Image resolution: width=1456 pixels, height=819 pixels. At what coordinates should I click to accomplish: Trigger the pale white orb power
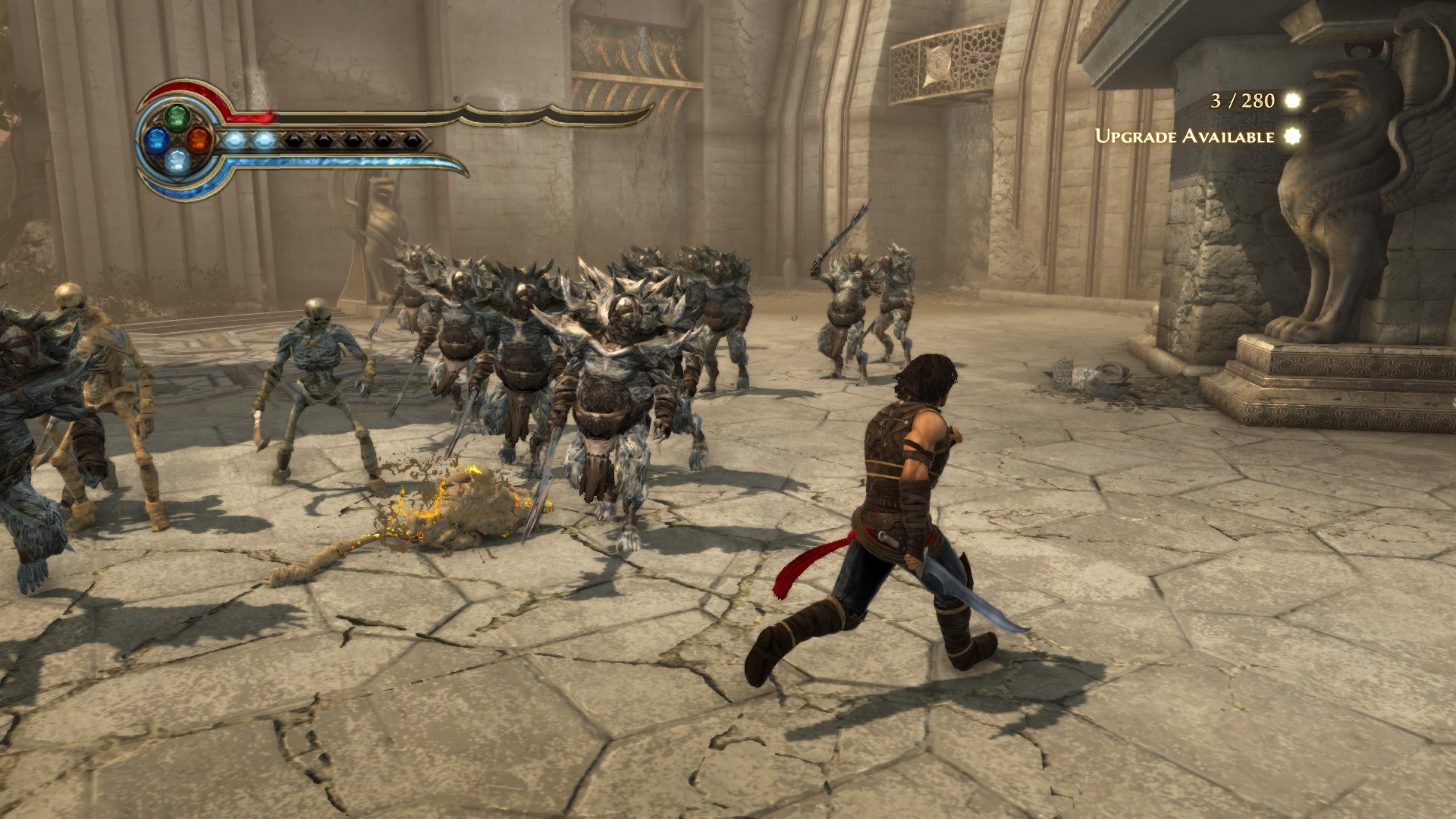point(177,159)
